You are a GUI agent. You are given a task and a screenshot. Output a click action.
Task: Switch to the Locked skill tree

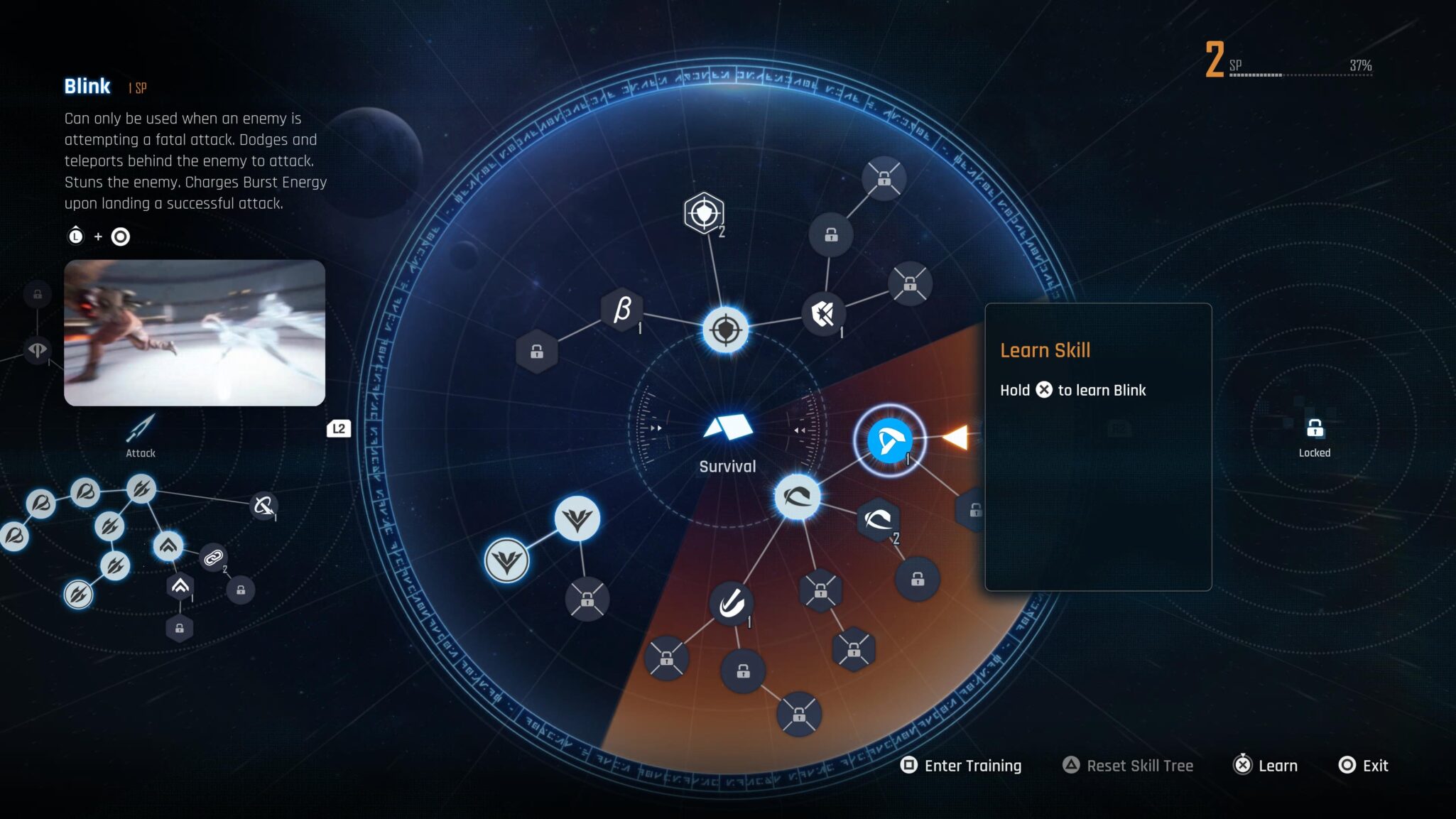coord(1315,435)
